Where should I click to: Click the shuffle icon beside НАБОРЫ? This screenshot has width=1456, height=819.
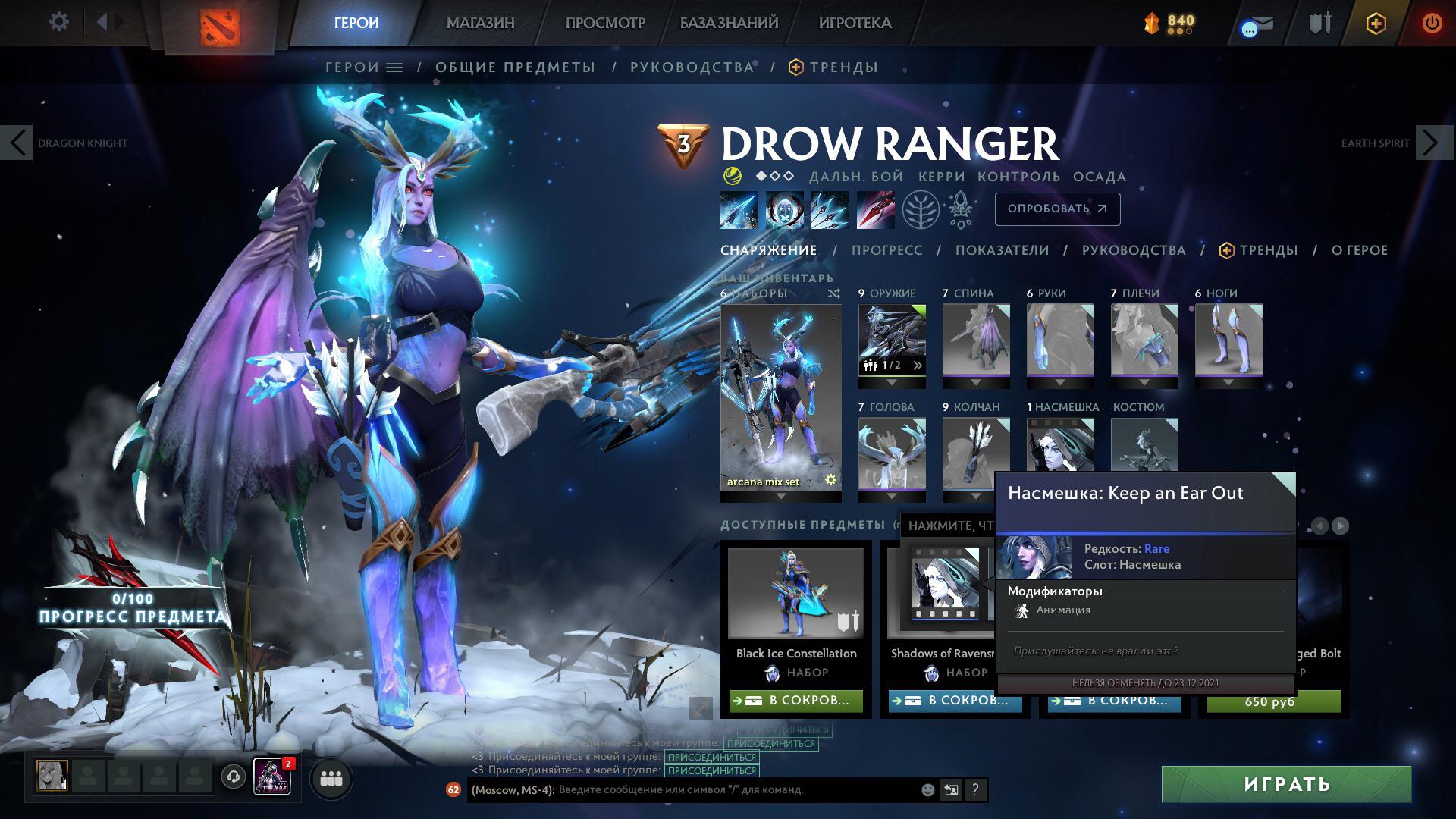pyautogui.click(x=835, y=293)
